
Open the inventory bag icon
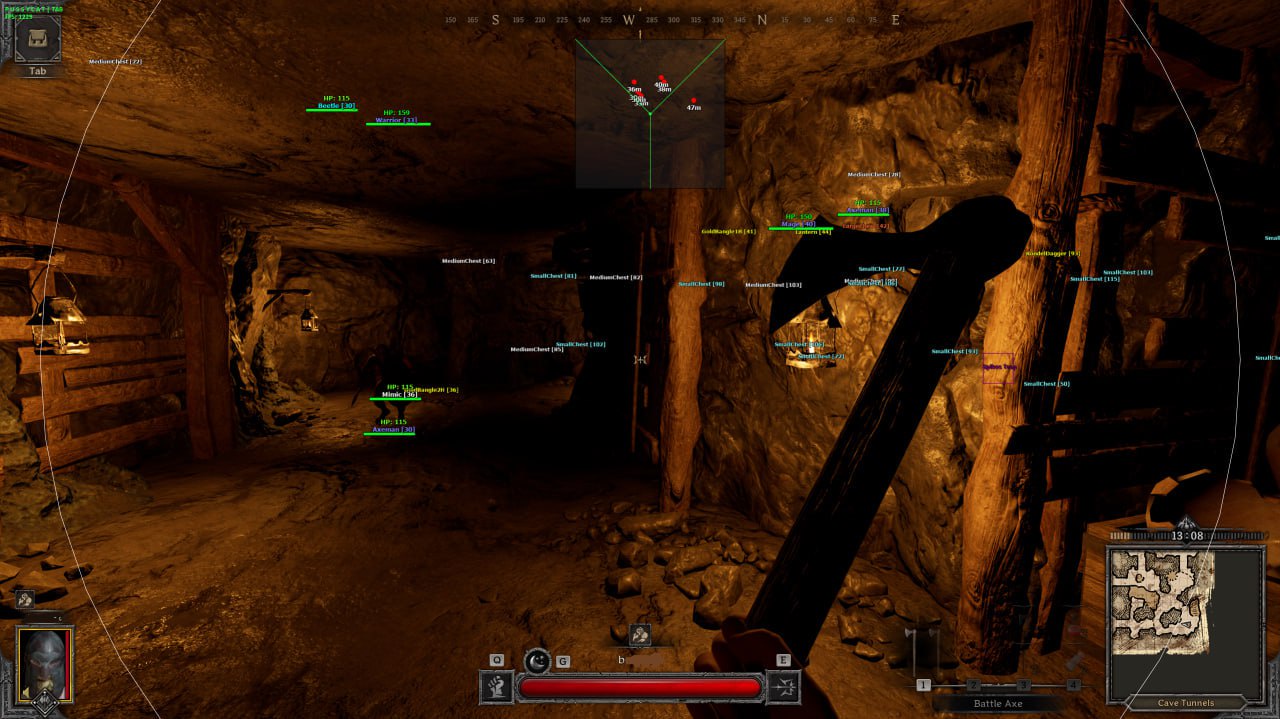tap(36, 40)
